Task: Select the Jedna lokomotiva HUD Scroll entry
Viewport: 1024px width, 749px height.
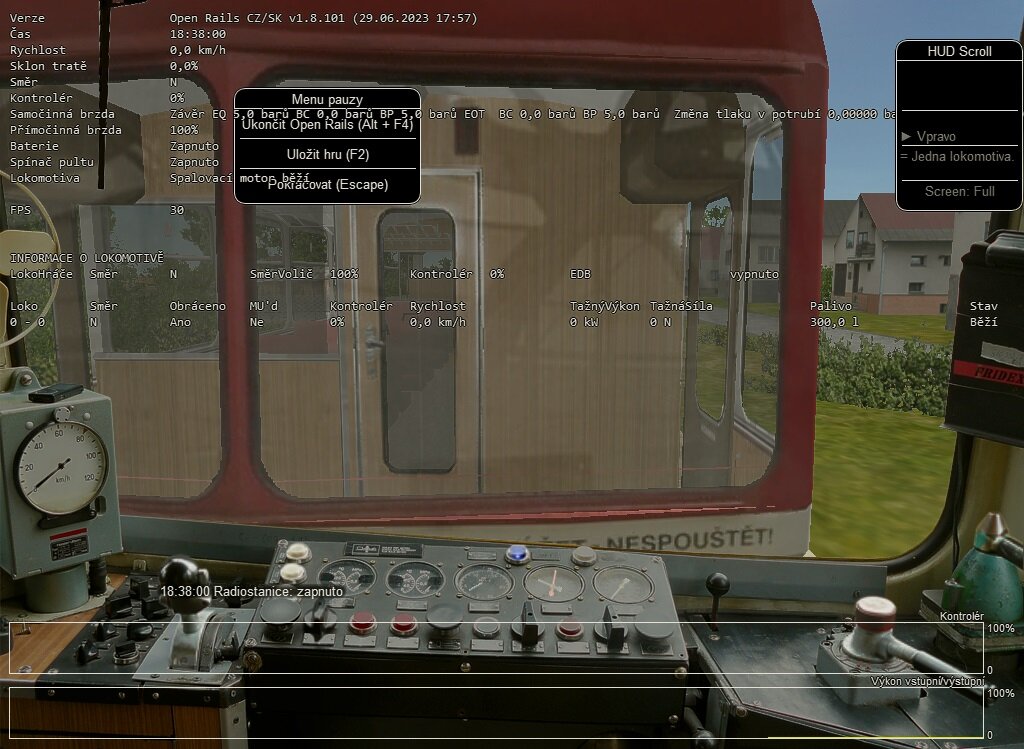Action: click(958, 156)
